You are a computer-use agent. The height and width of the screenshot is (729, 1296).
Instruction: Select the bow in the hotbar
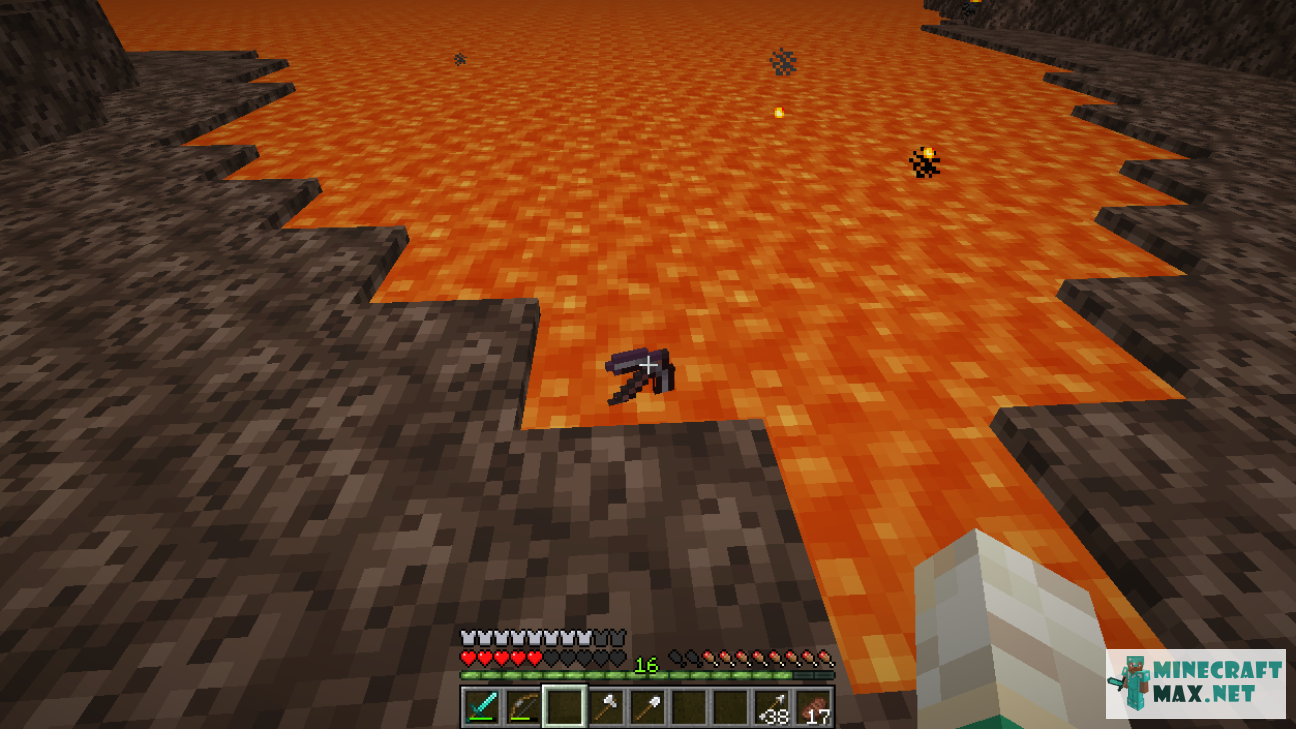tap(522, 706)
